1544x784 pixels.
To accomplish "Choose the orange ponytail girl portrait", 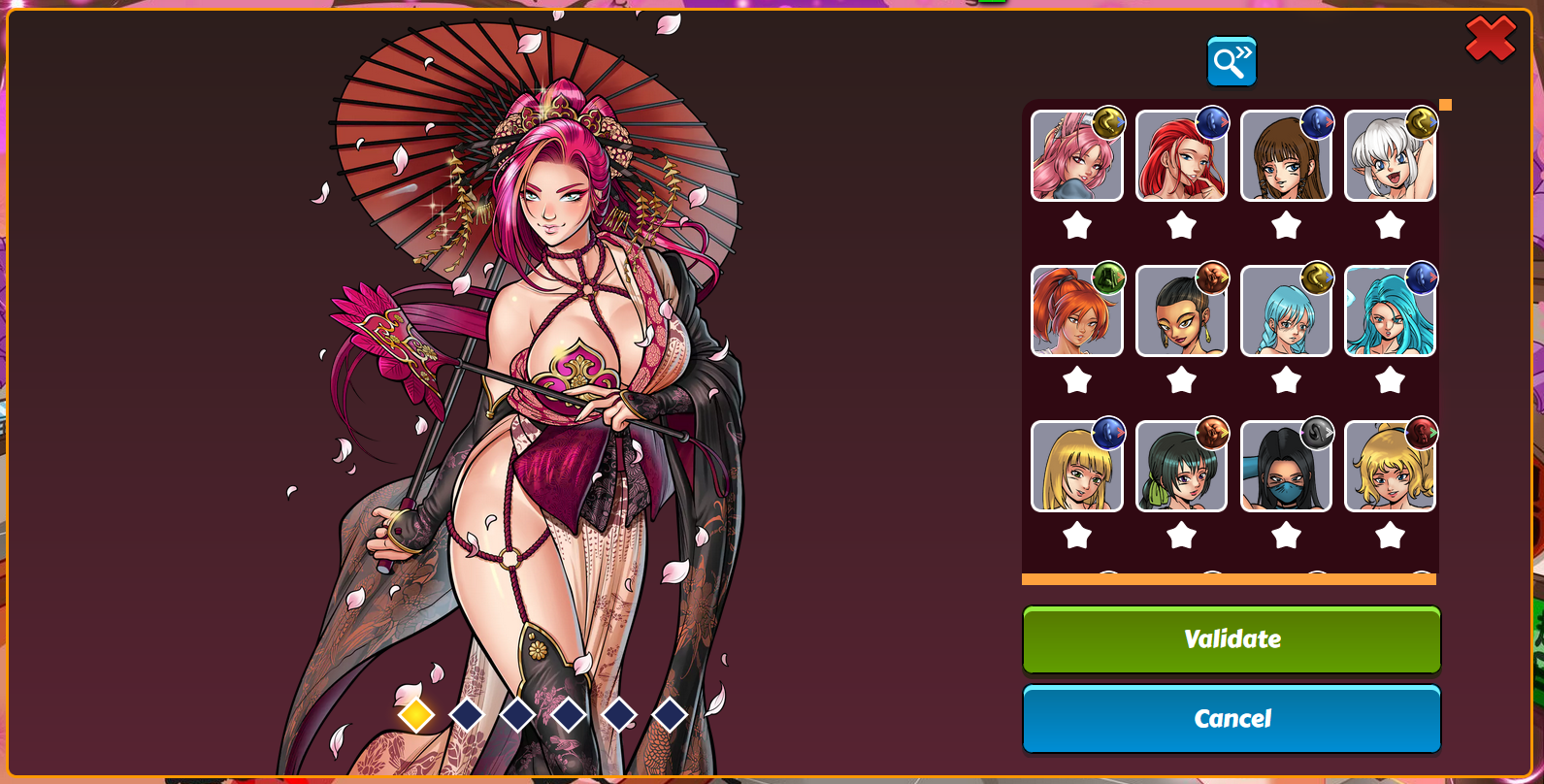I will coord(1076,312).
